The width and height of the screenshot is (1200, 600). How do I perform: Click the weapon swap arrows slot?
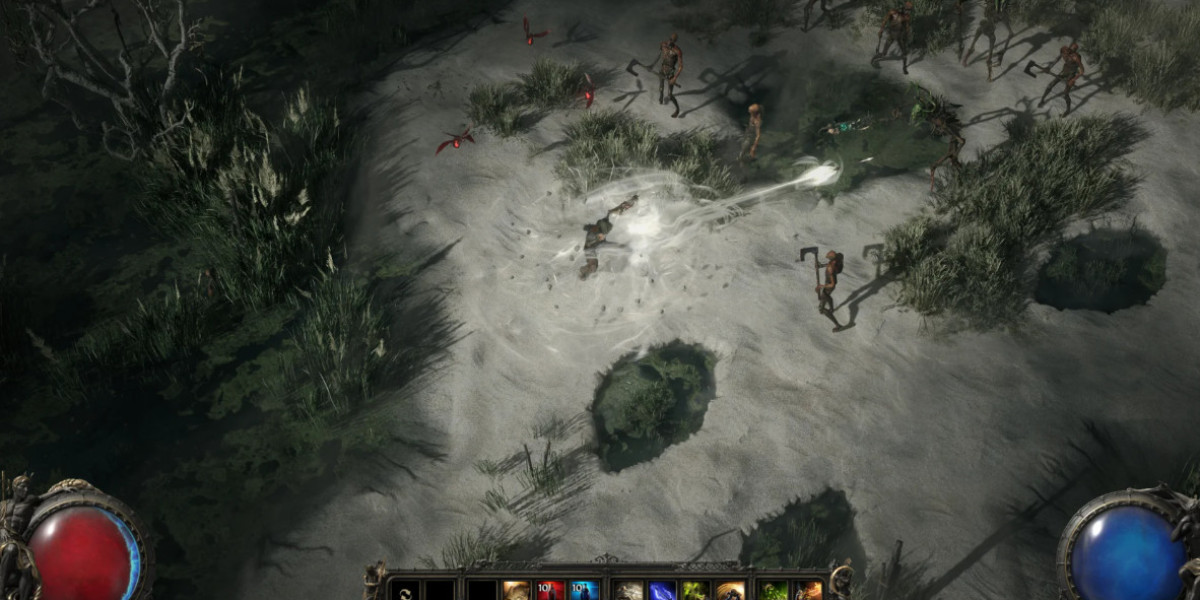(404, 591)
